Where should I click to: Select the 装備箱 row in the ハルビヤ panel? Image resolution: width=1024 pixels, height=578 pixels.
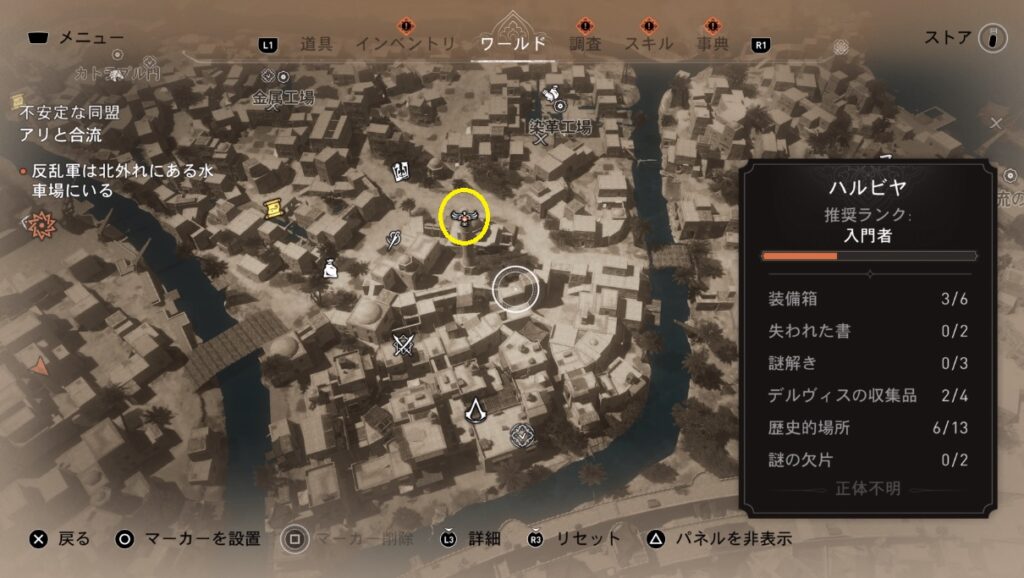click(x=867, y=299)
